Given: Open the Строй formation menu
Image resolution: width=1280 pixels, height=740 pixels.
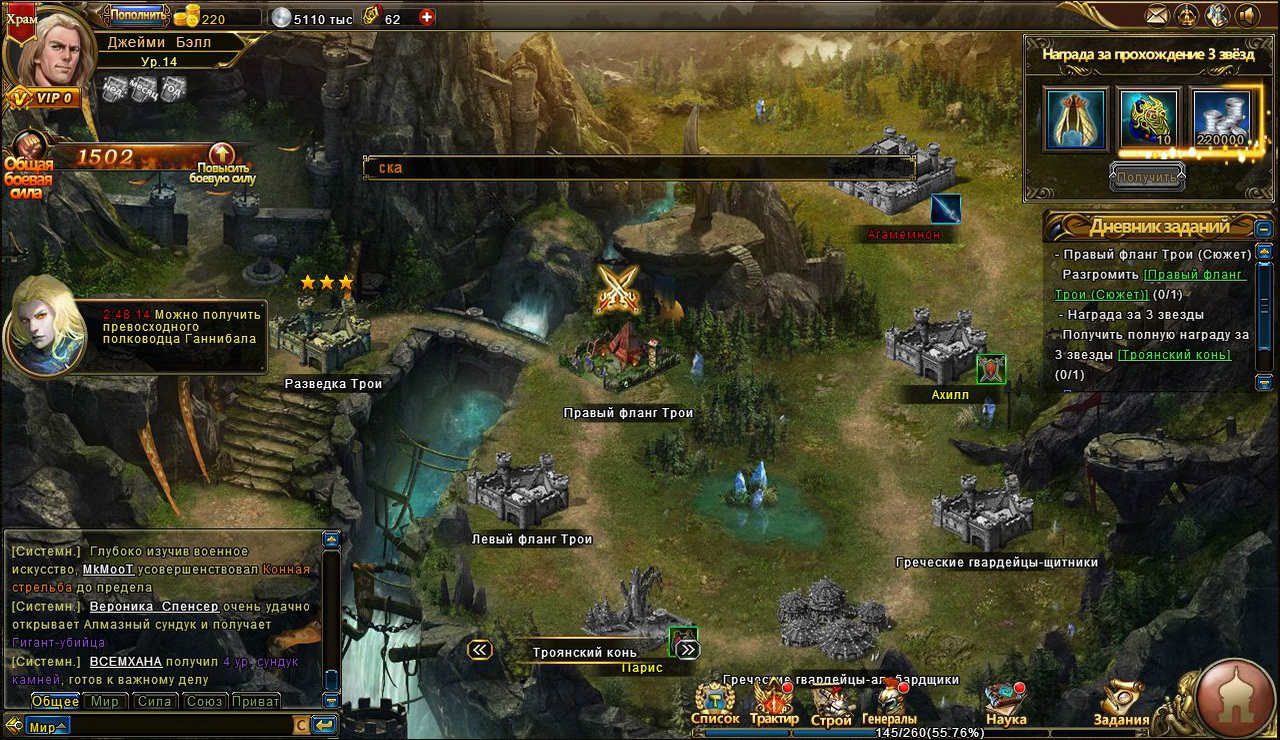Looking at the screenshot, I should [831, 703].
